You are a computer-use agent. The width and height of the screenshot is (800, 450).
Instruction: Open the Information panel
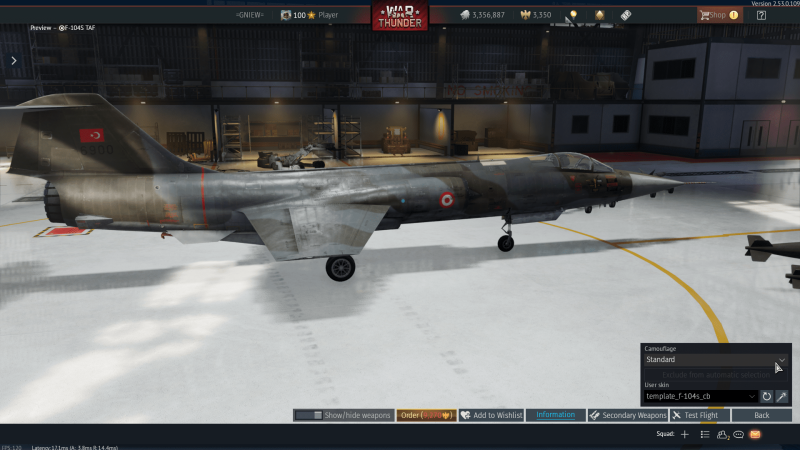click(556, 415)
